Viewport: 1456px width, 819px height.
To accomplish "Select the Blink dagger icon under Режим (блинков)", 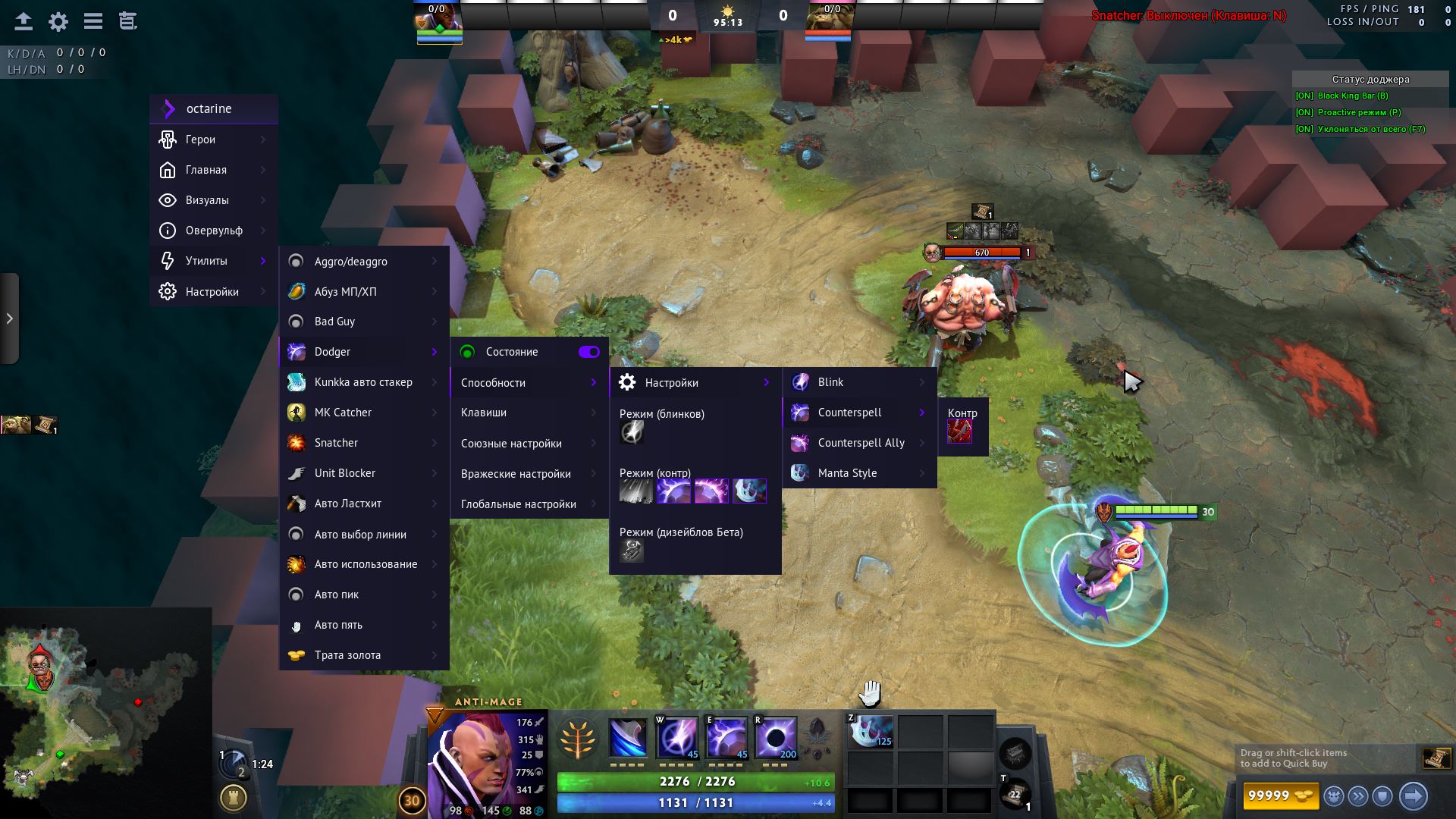I will 632,432.
